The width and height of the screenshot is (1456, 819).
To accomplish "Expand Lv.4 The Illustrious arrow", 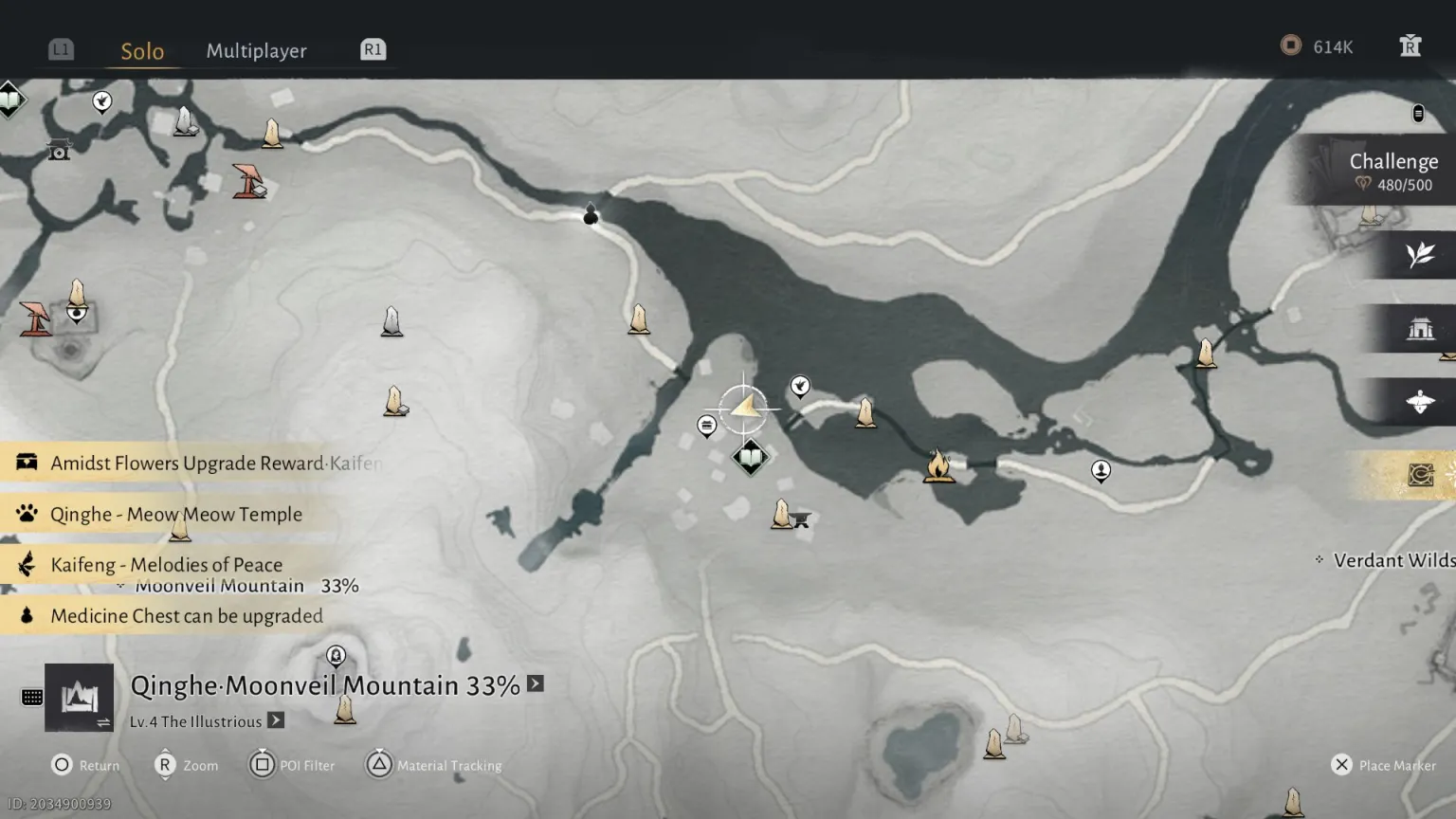I will pyautogui.click(x=276, y=720).
